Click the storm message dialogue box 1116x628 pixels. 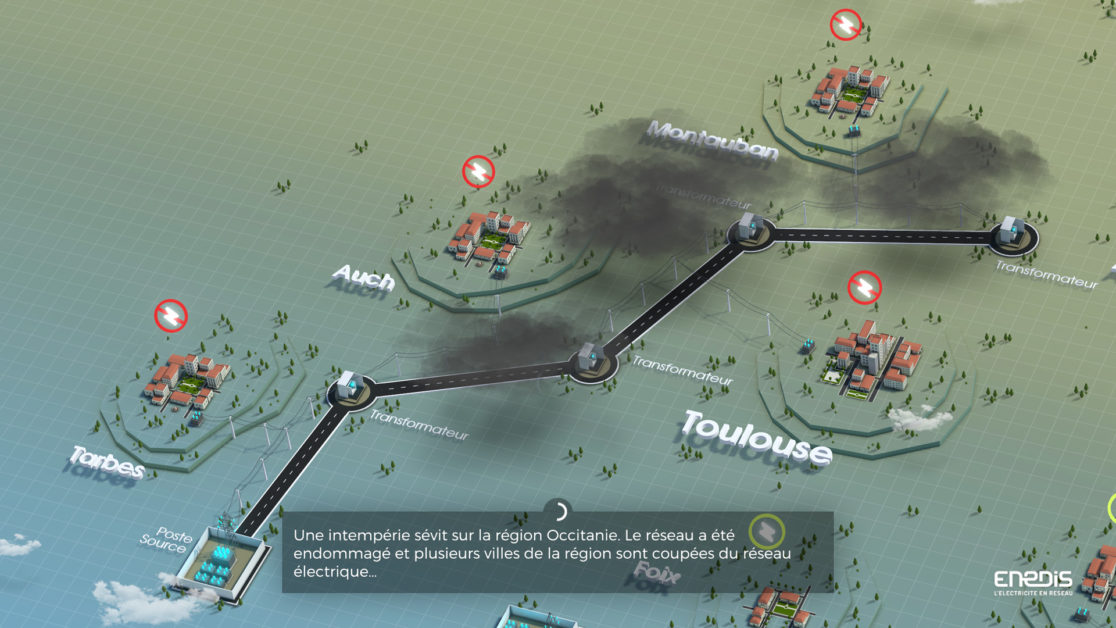(x=557, y=552)
